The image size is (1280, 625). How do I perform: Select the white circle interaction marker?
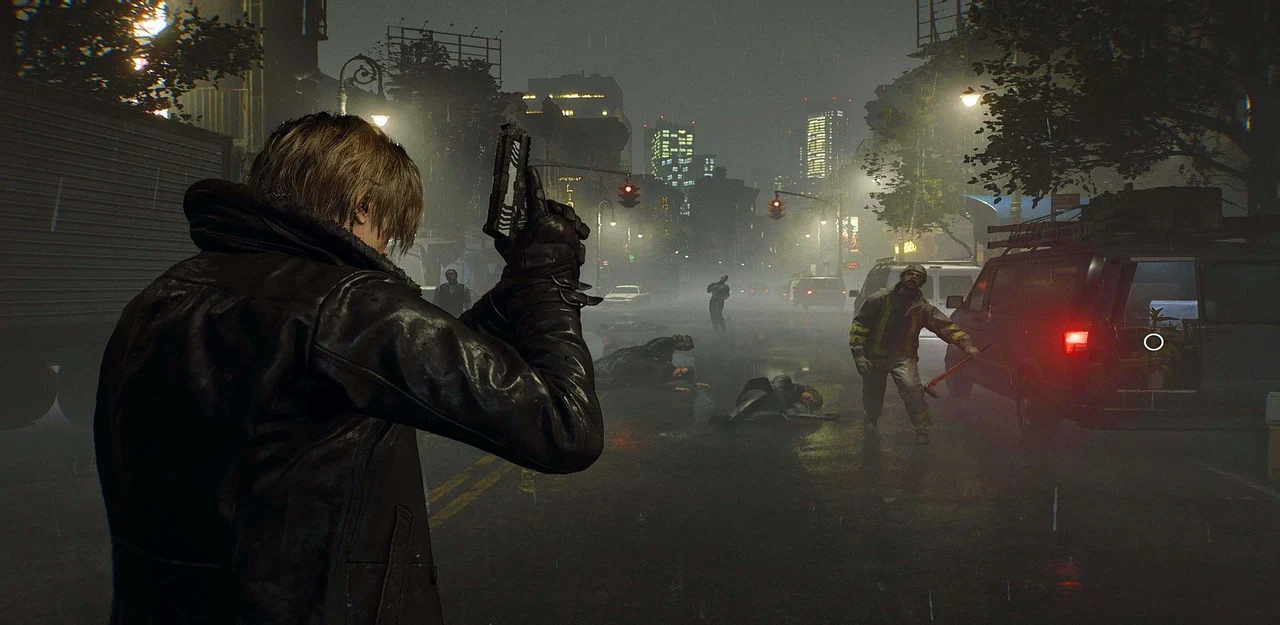1153,342
